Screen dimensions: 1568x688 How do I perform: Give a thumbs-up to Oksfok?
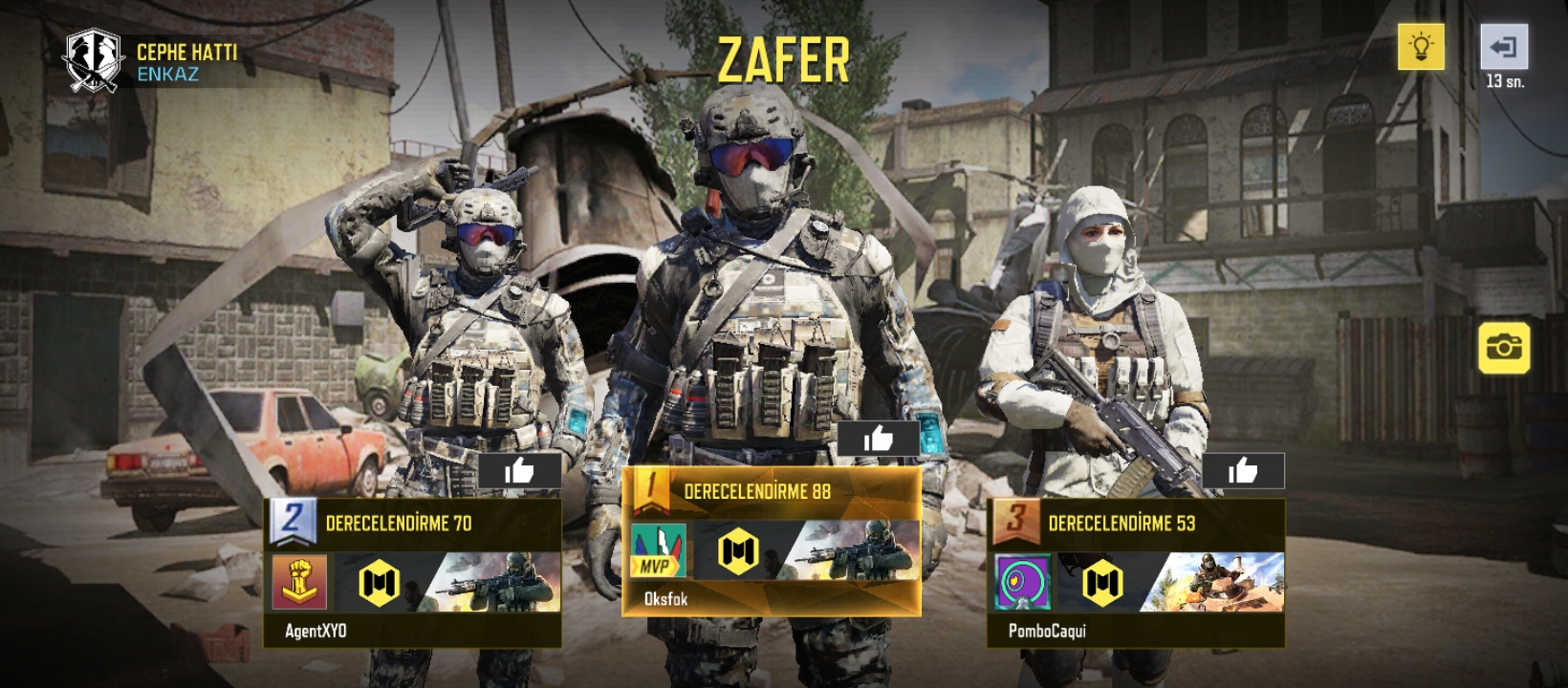pyautogui.click(x=878, y=439)
